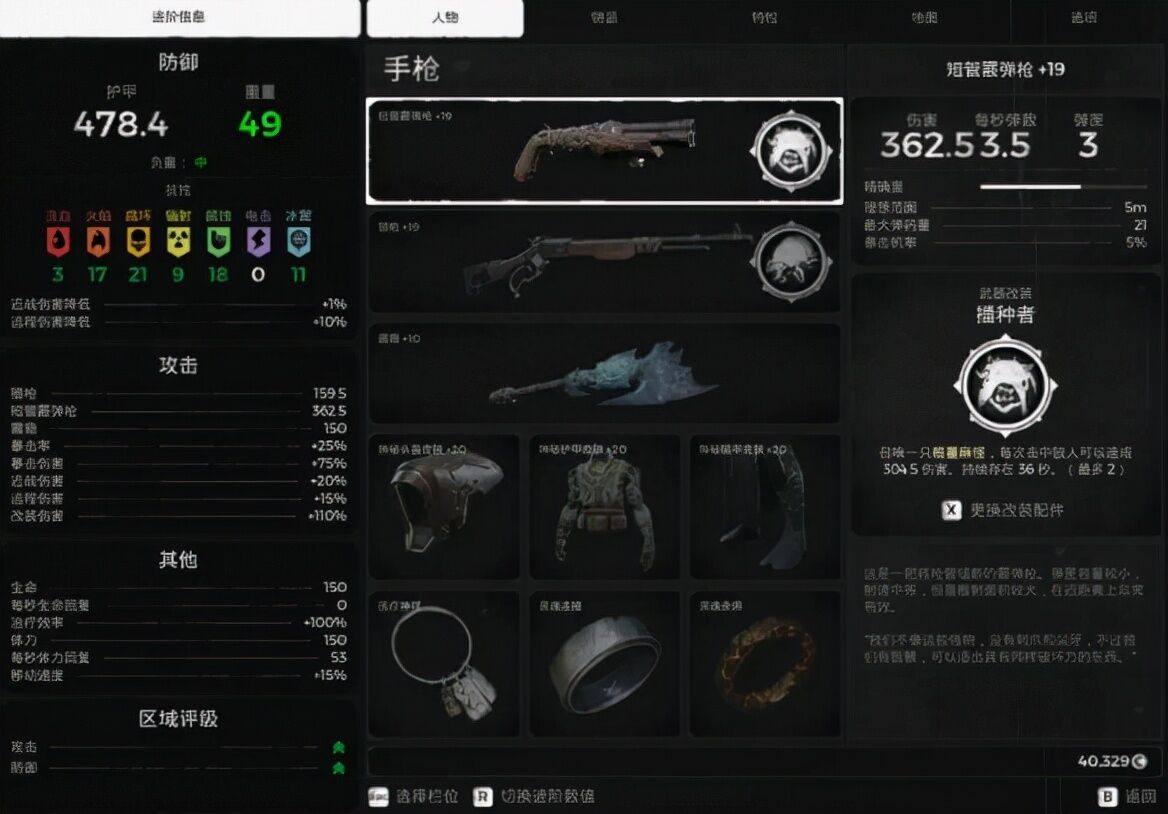Select the leg armor slot
Screen dimensions: 1168x814
[765, 506]
